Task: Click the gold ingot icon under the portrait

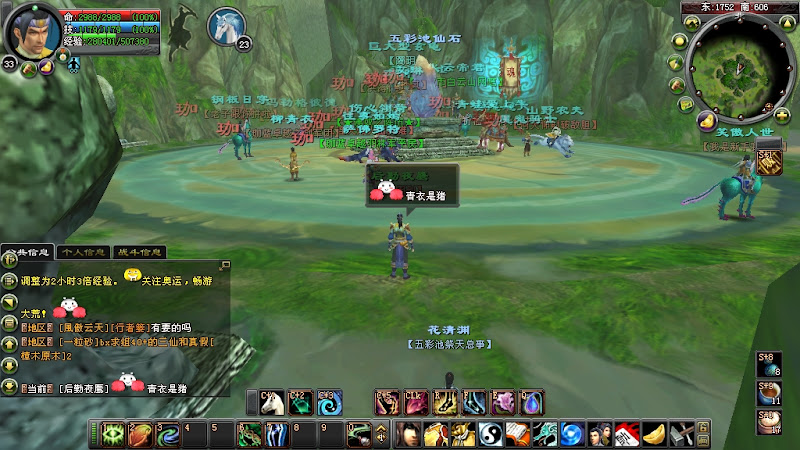Action: (47, 67)
